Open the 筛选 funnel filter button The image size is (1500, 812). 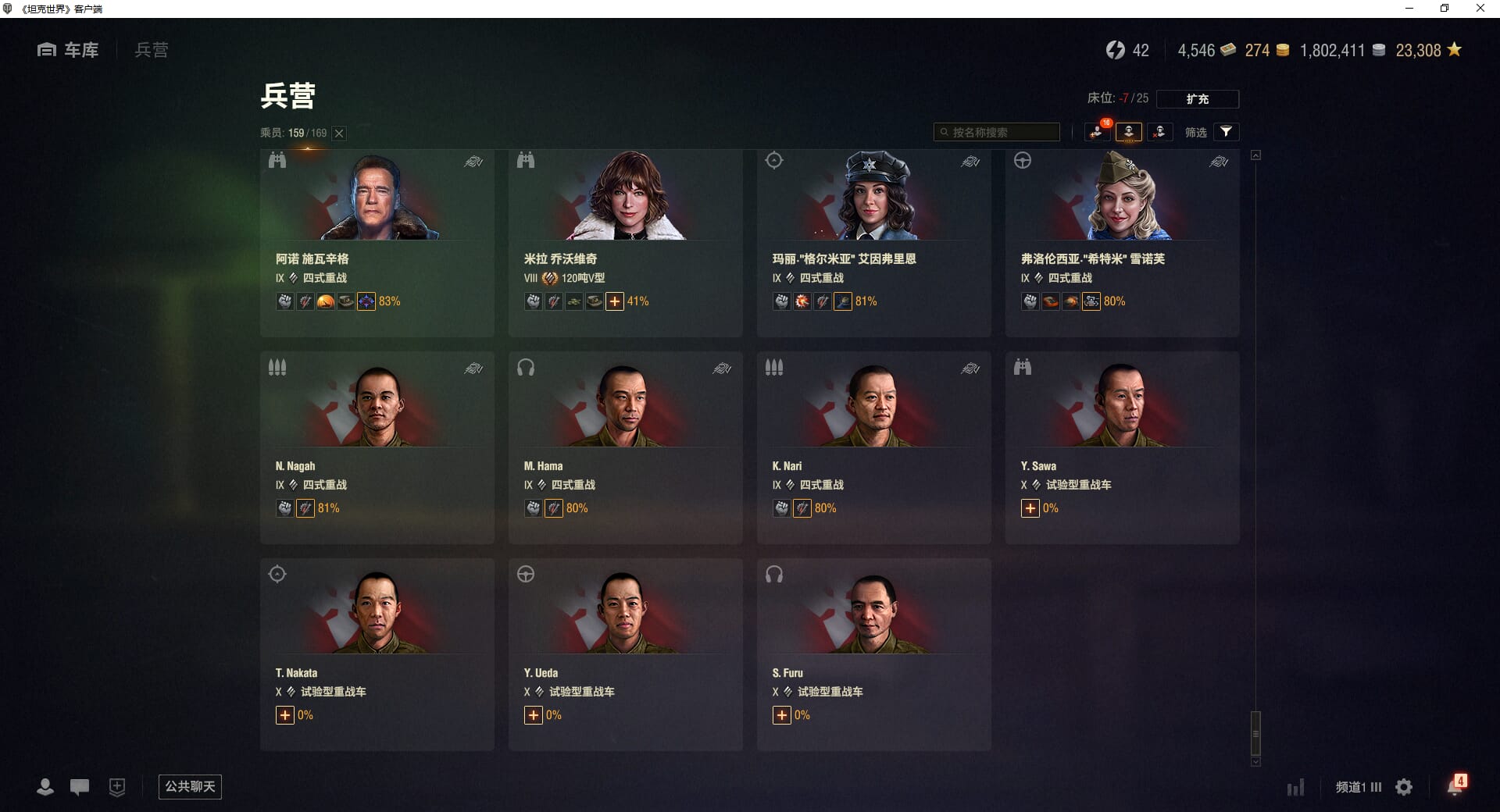tap(1226, 132)
